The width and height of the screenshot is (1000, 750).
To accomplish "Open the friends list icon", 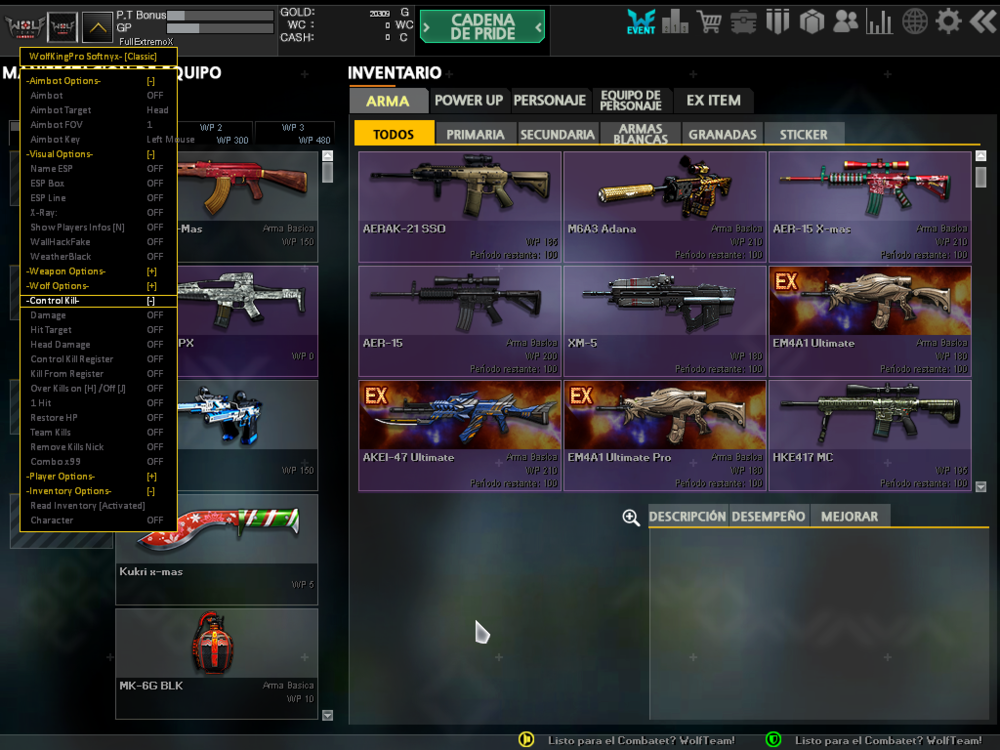I will point(845,22).
